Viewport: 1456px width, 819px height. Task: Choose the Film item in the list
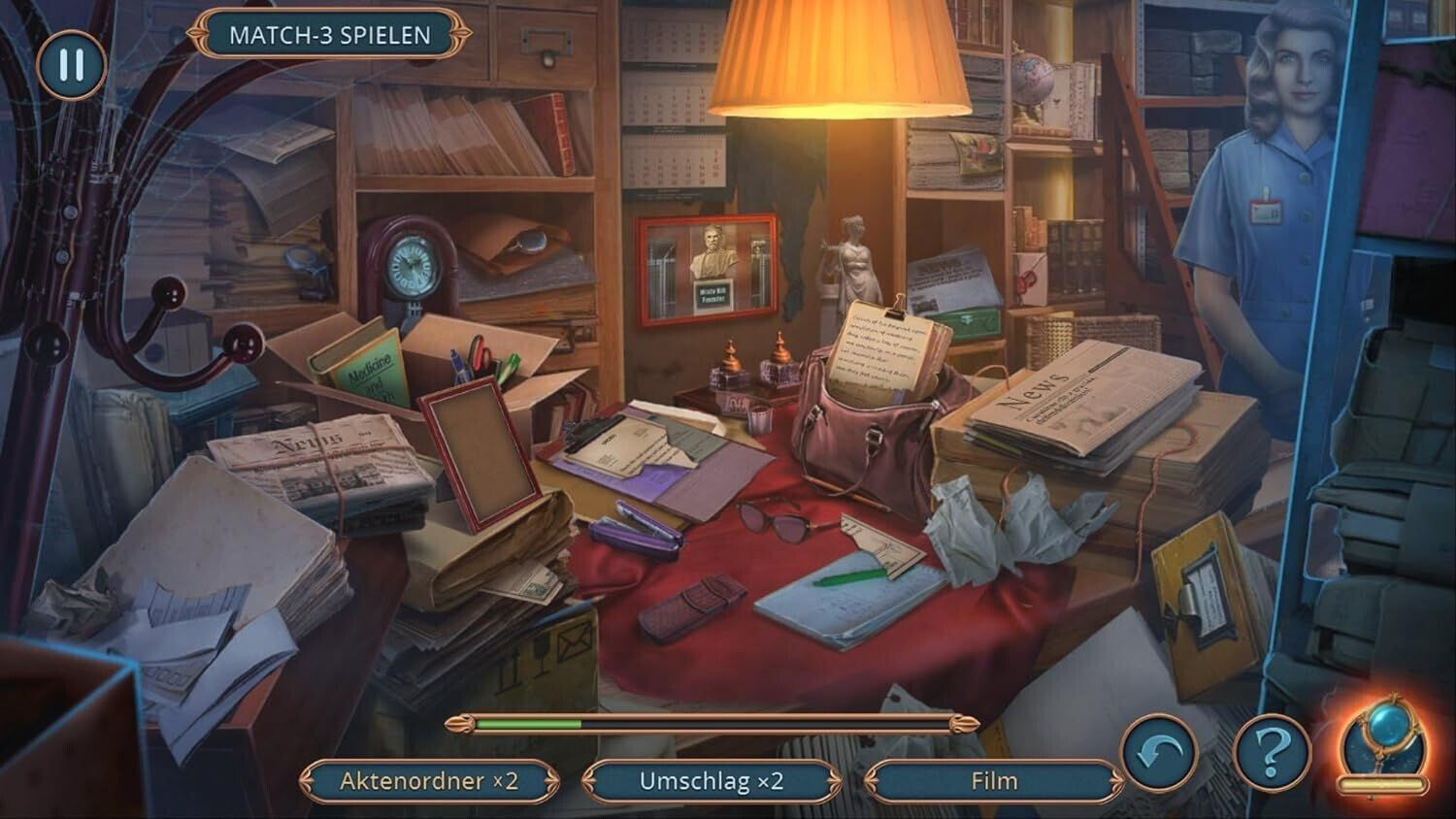pyautogui.click(x=993, y=781)
